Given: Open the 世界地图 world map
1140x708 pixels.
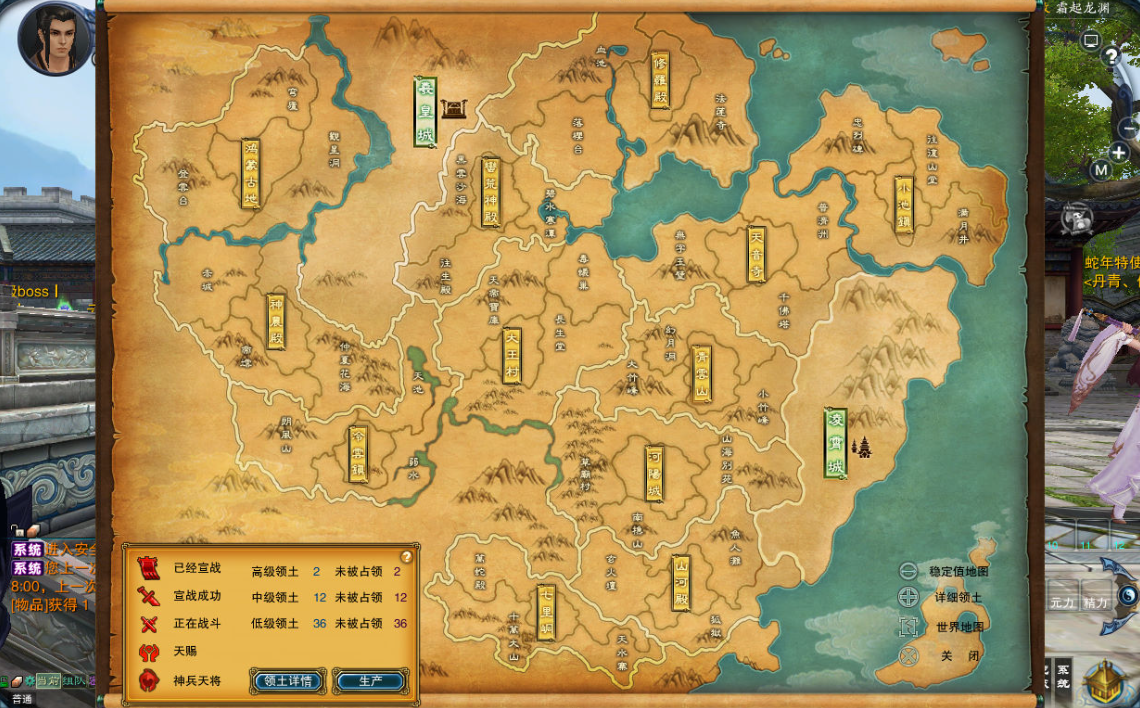Looking at the screenshot, I should point(908,627).
